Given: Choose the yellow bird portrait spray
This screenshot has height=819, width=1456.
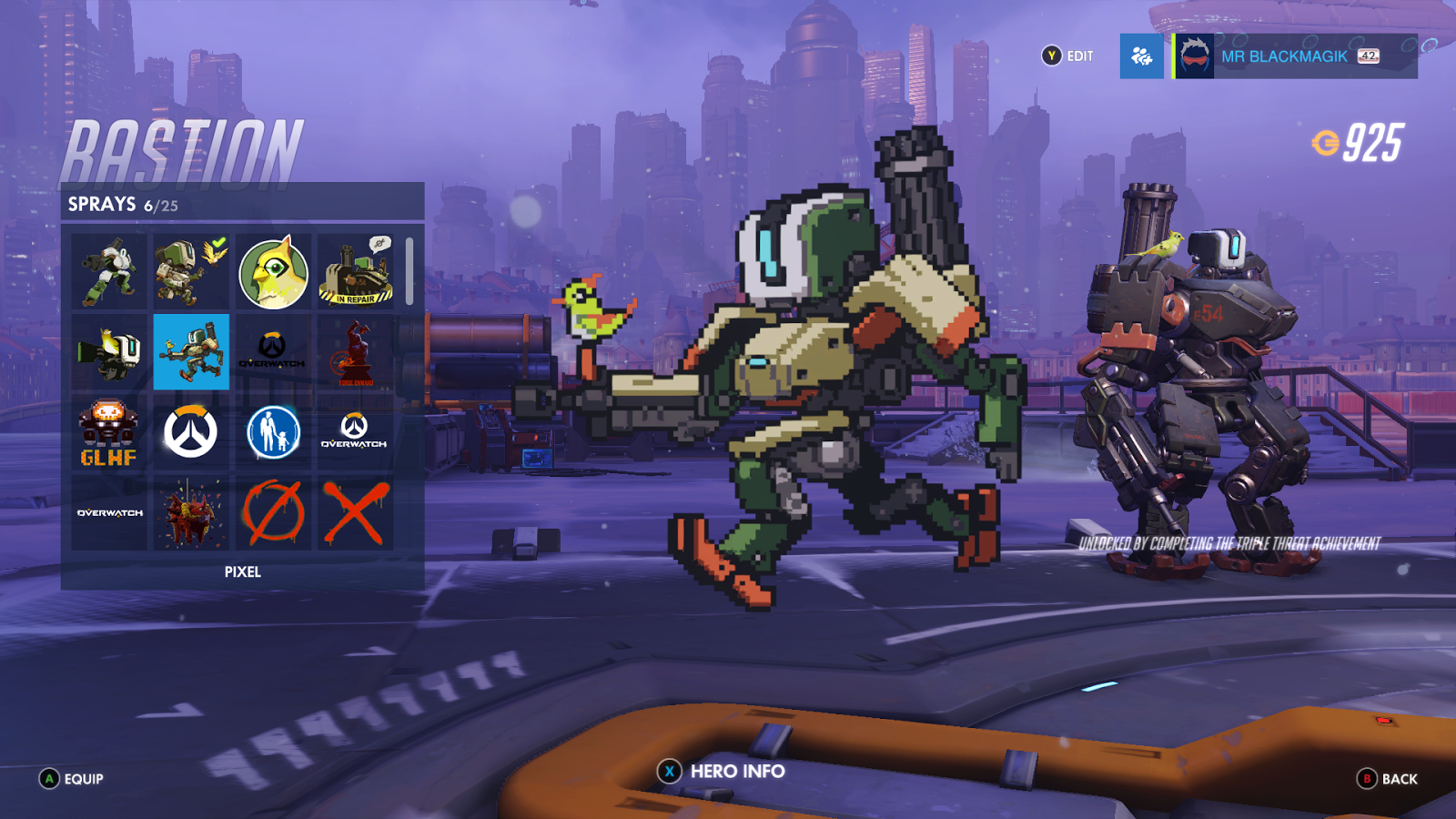Looking at the screenshot, I should (273, 272).
